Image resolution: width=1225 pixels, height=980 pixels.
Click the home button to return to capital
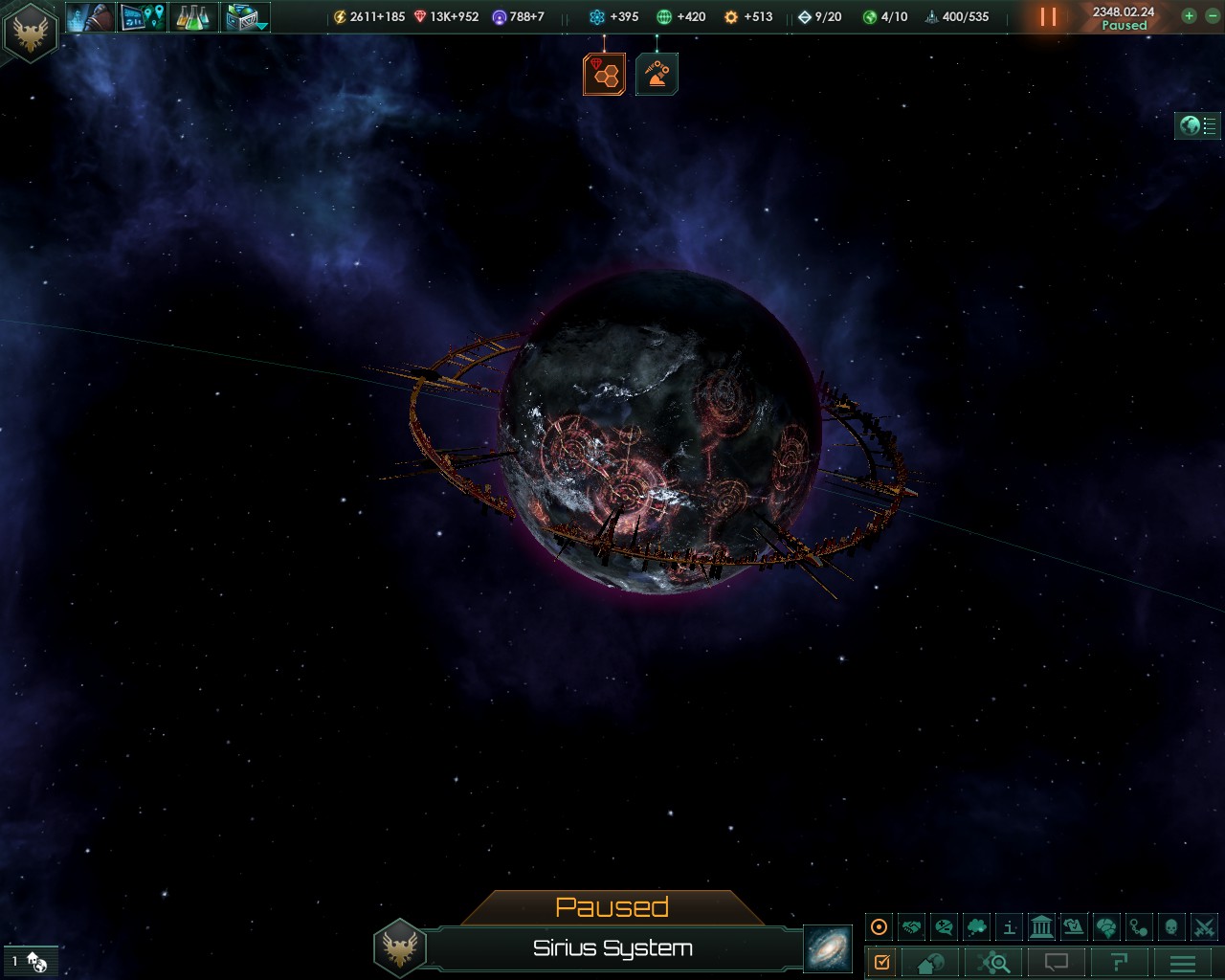pyautogui.click(x=931, y=962)
